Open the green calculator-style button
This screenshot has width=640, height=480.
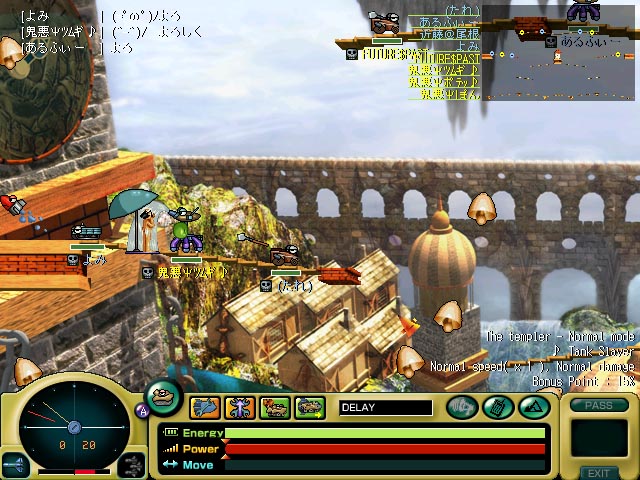click(x=498, y=407)
